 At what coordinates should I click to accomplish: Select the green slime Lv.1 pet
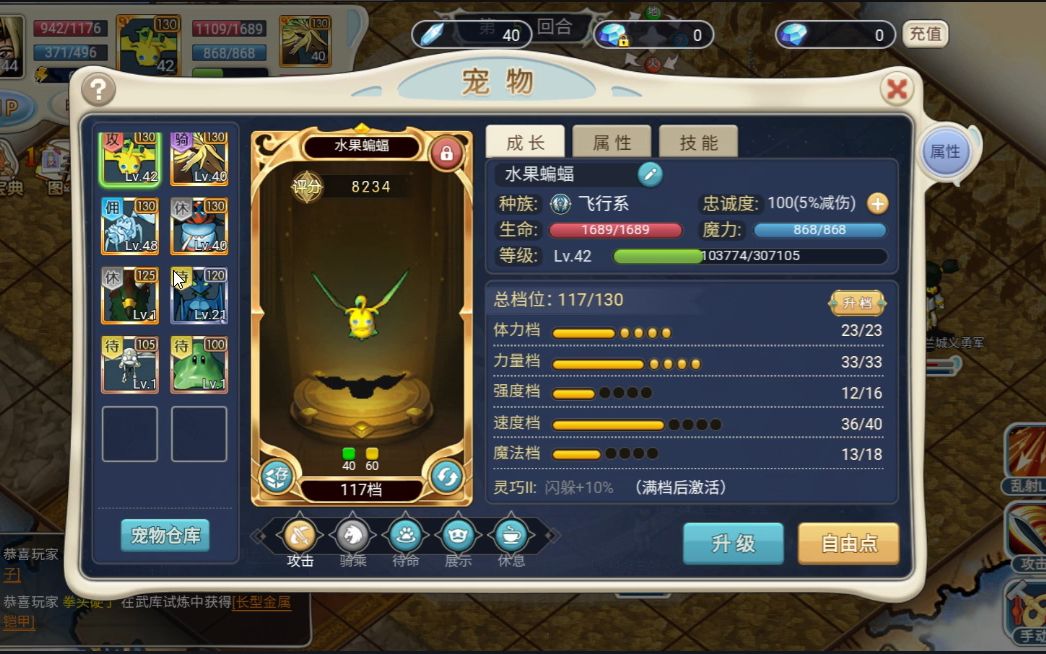(199, 364)
